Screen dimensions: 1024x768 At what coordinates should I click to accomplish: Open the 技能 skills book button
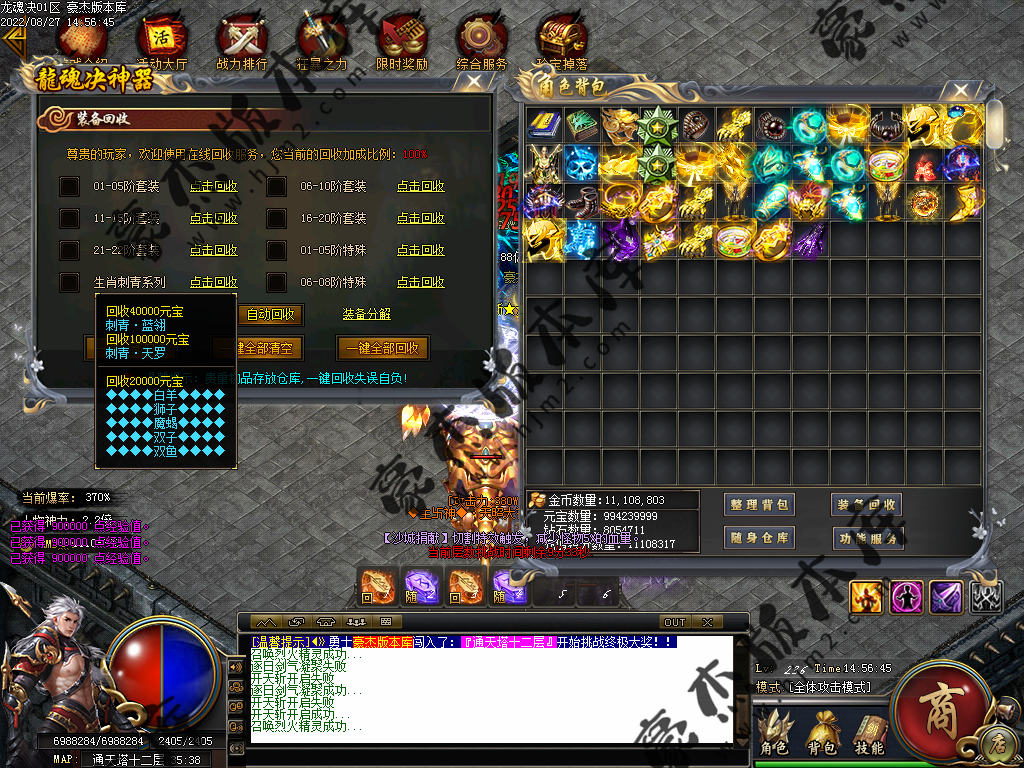pos(869,733)
